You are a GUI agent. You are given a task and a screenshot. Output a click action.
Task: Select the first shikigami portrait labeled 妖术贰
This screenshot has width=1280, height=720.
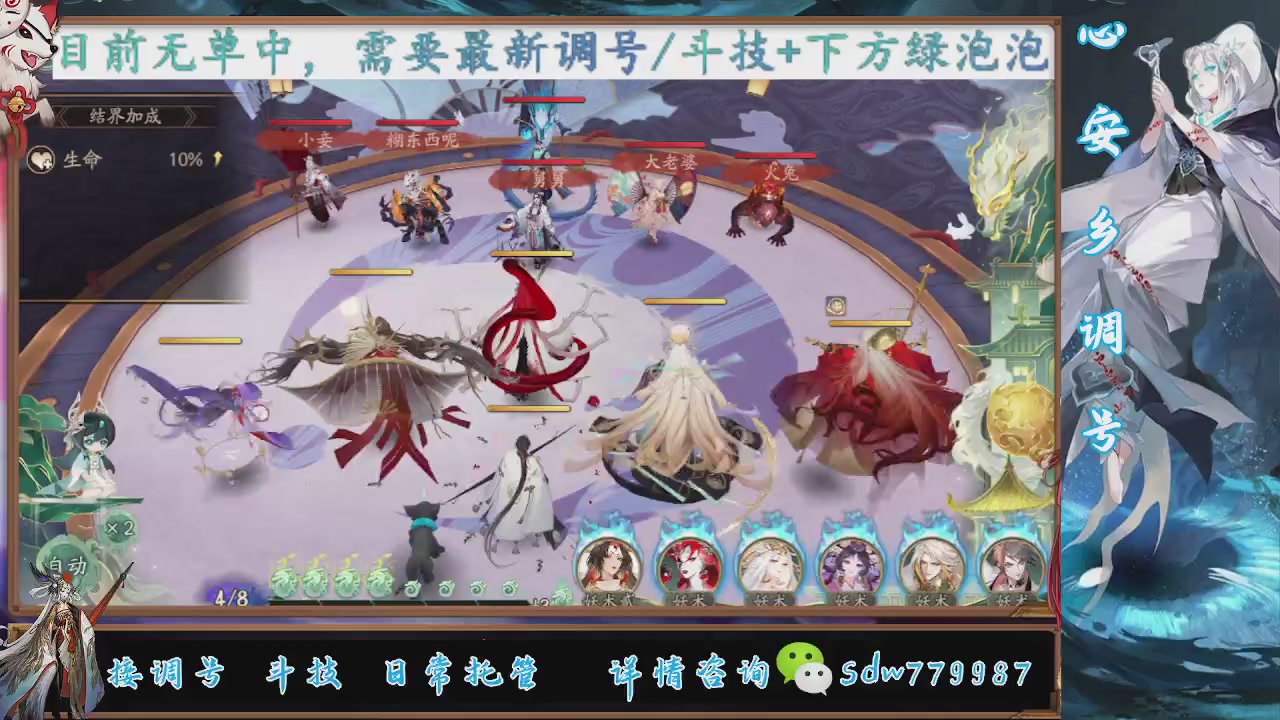610,565
